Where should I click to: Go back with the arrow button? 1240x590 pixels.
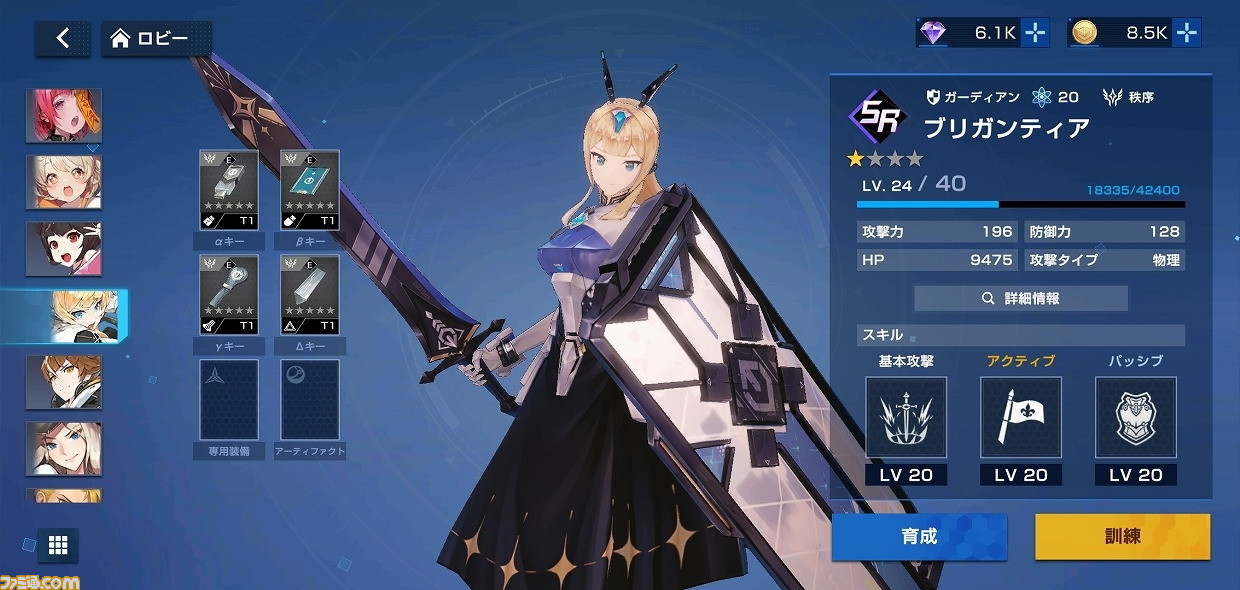pyautogui.click(x=62, y=38)
